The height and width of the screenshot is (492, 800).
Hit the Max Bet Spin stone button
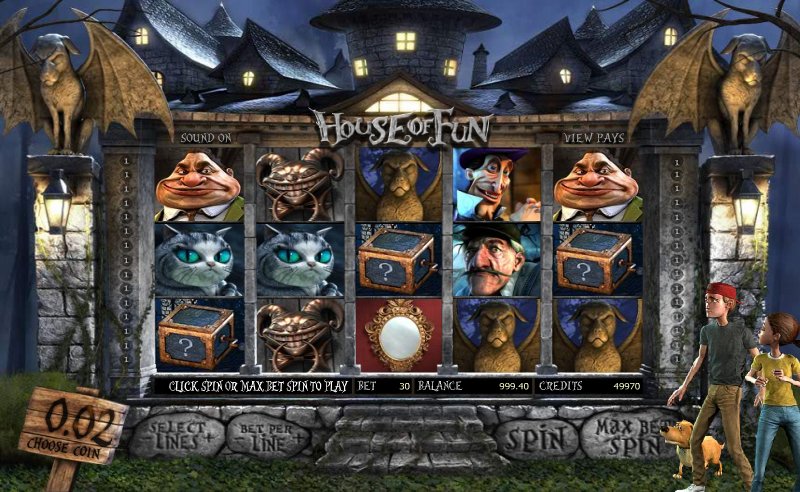pyautogui.click(x=623, y=436)
